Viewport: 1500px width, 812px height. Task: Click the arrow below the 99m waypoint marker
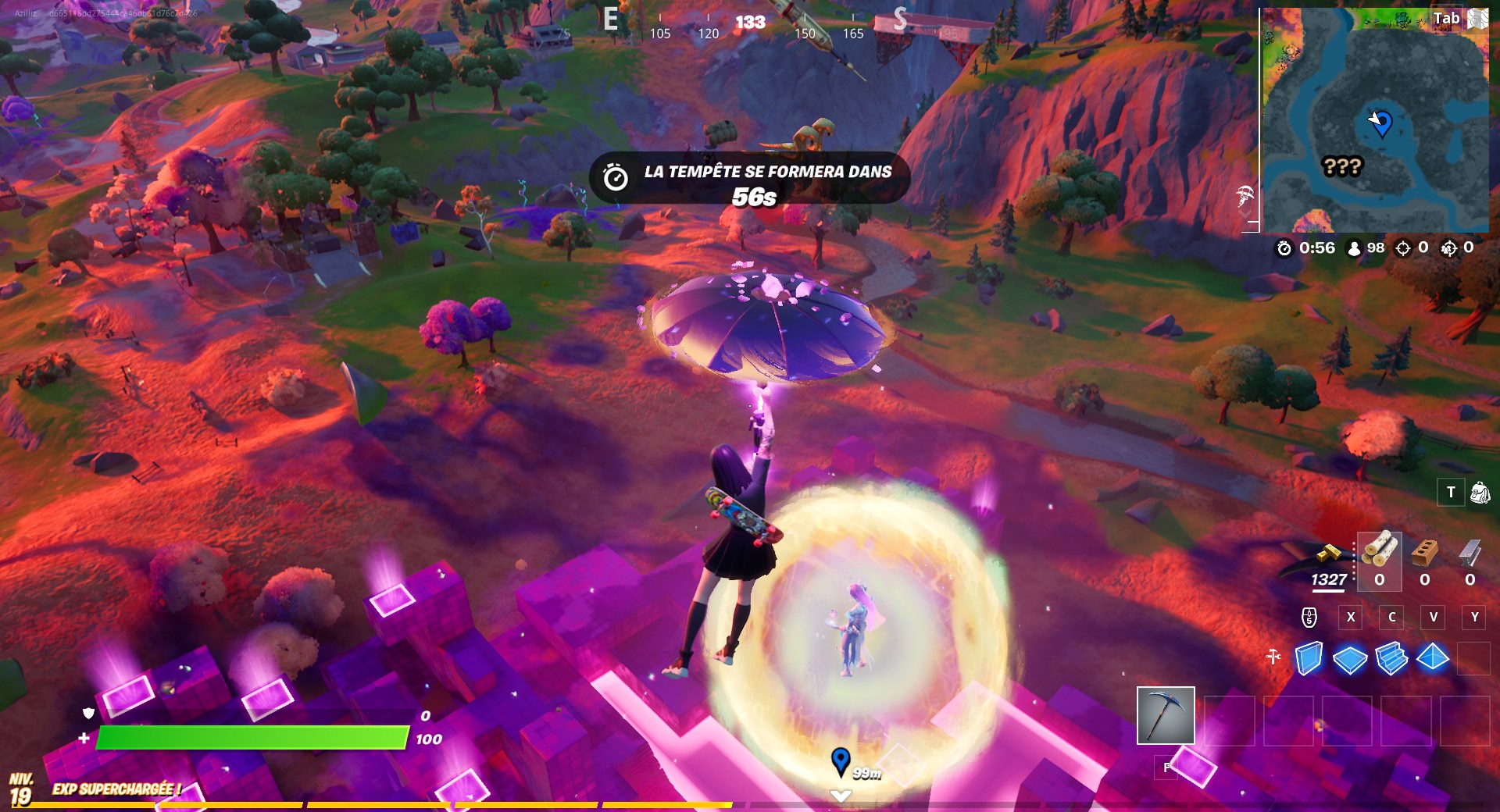pos(841,796)
